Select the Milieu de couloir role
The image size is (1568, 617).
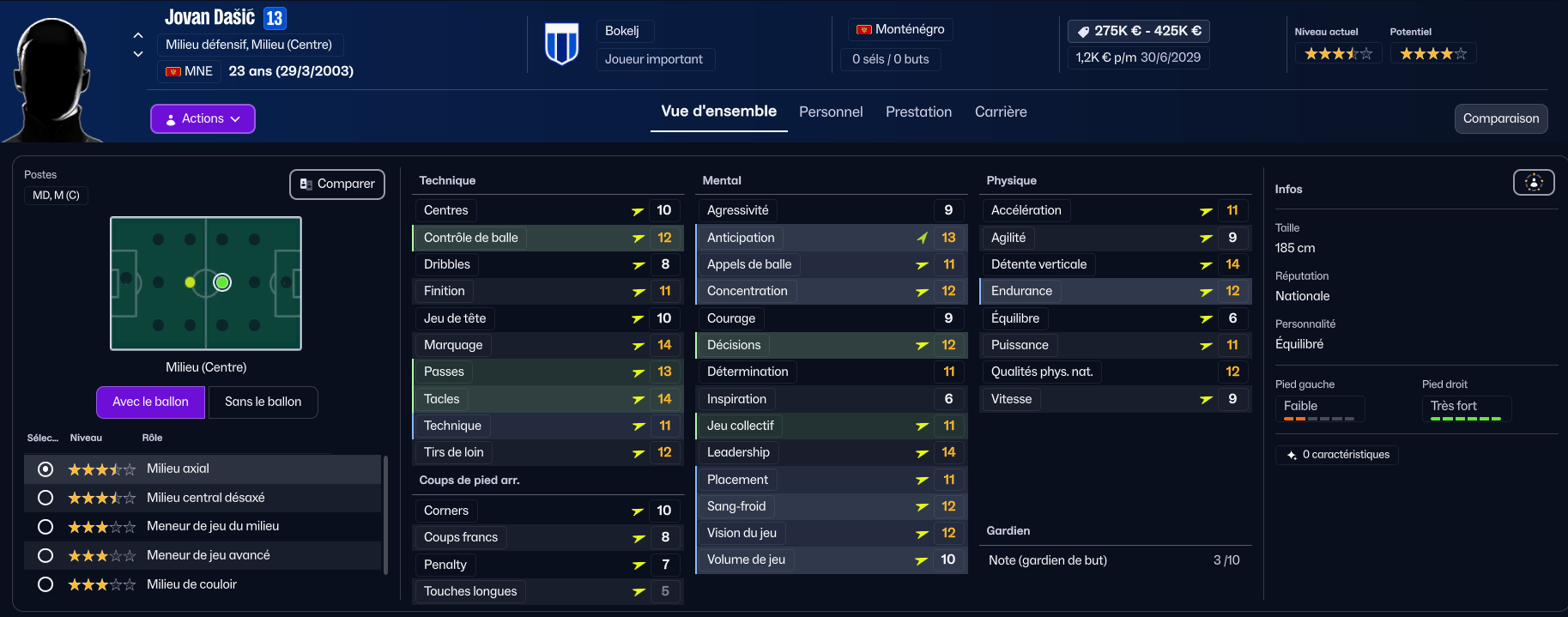click(x=46, y=584)
